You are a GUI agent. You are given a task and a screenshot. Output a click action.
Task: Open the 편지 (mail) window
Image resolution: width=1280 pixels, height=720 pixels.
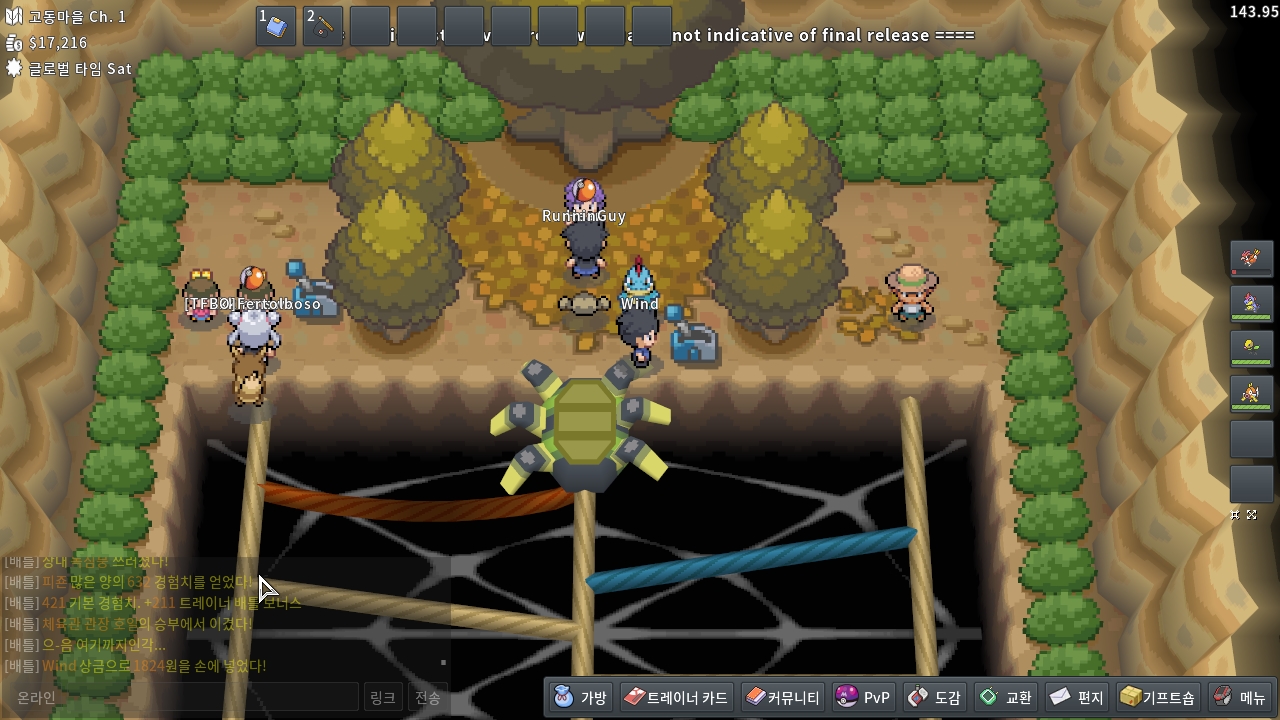point(1077,697)
